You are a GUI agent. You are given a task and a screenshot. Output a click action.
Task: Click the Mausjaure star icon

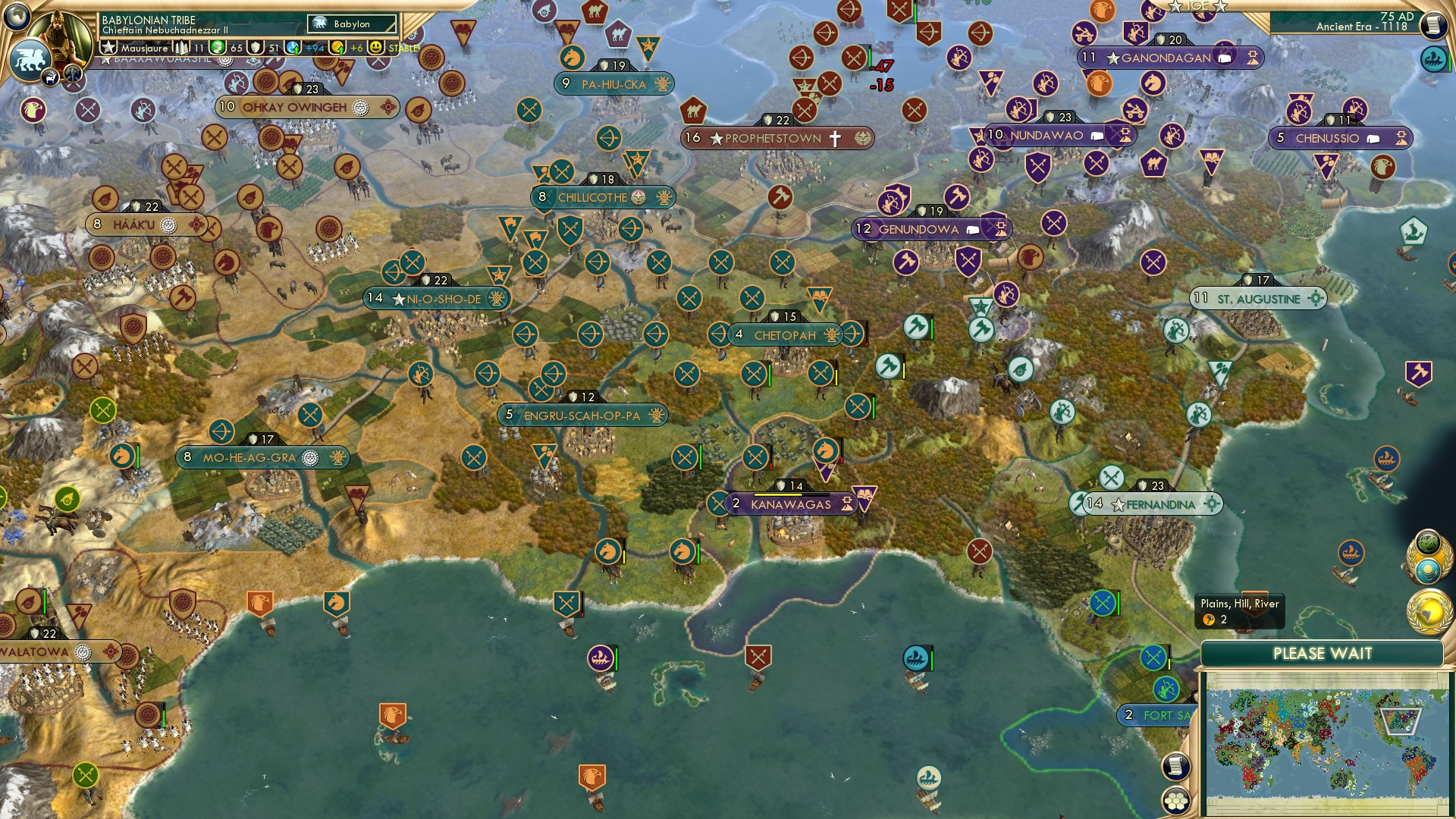tap(108, 47)
